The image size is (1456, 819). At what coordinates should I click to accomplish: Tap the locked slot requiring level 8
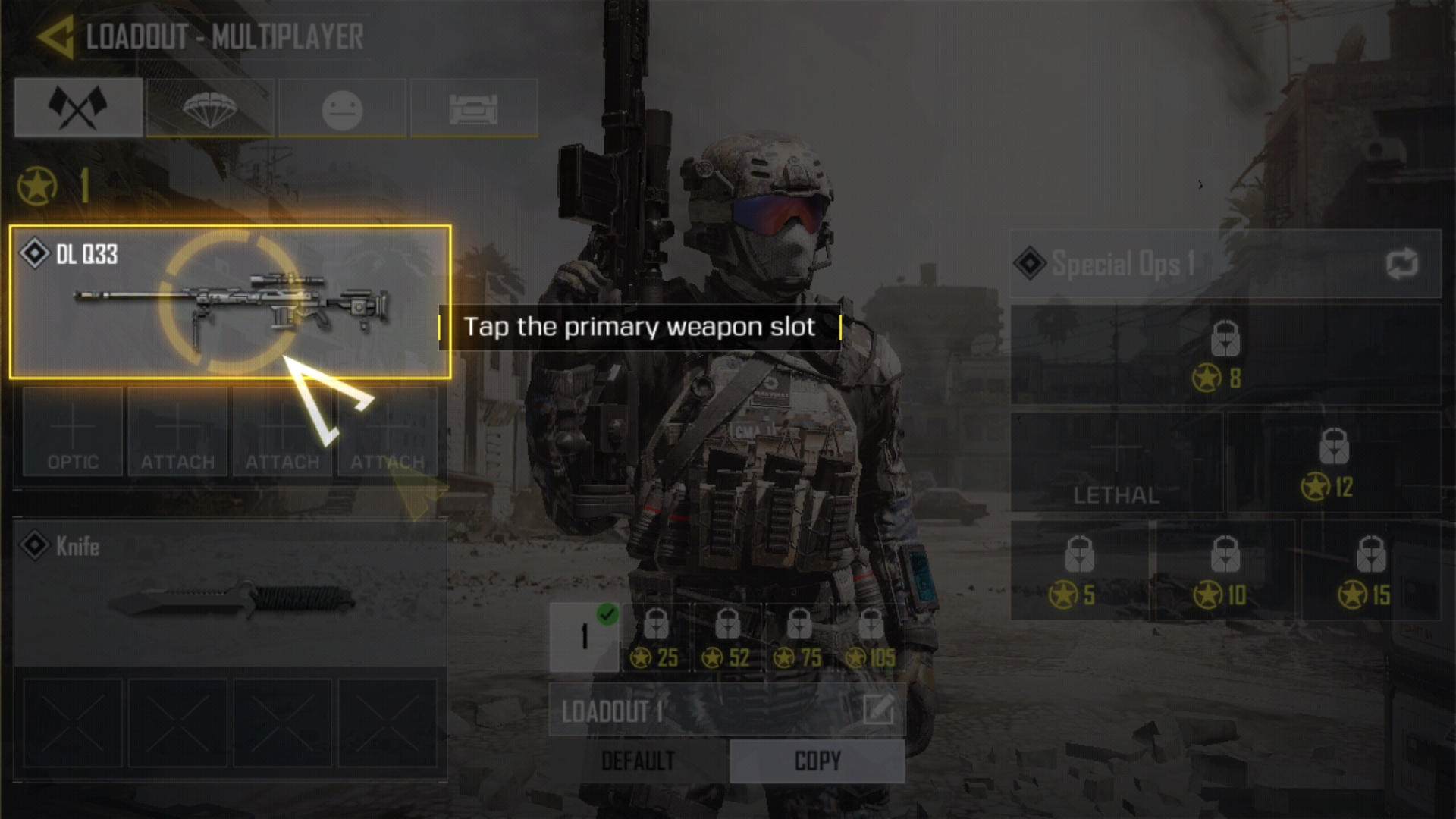(1225, 355)
